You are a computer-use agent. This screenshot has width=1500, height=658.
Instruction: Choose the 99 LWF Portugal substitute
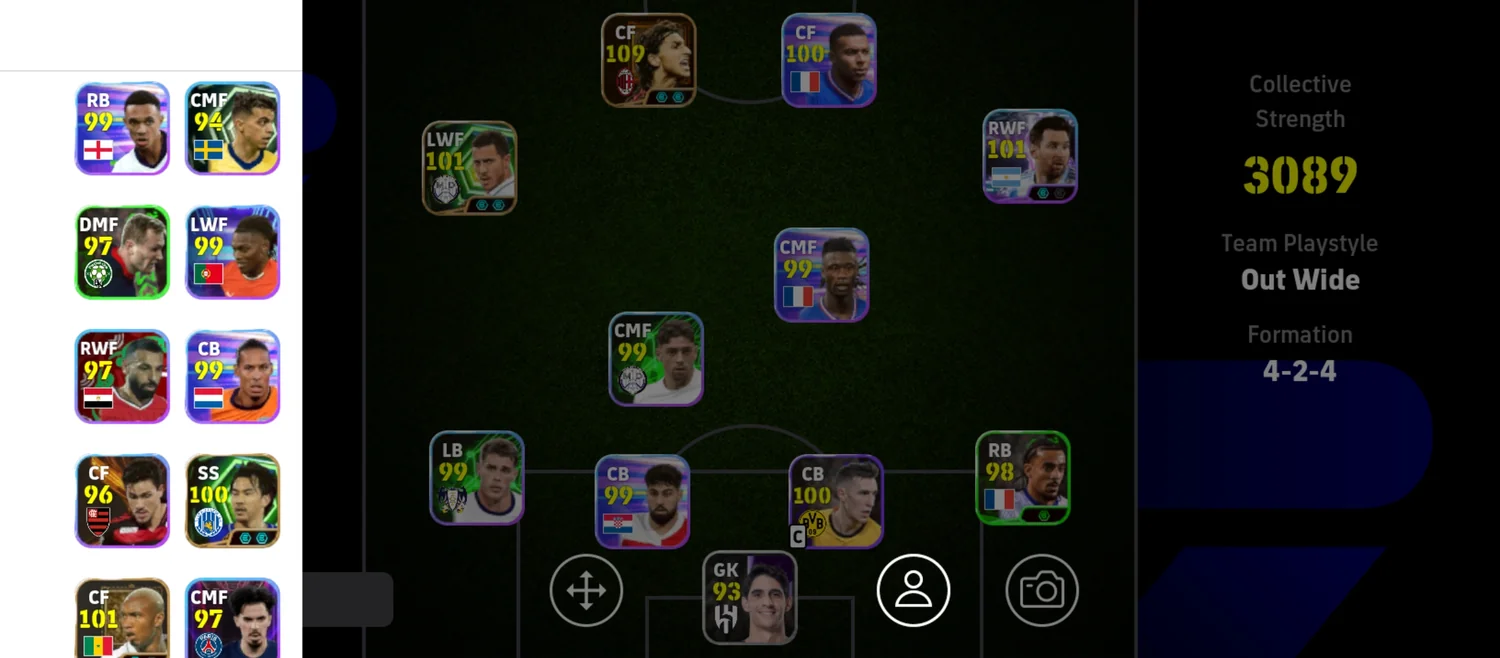click(x=232, y=252)
